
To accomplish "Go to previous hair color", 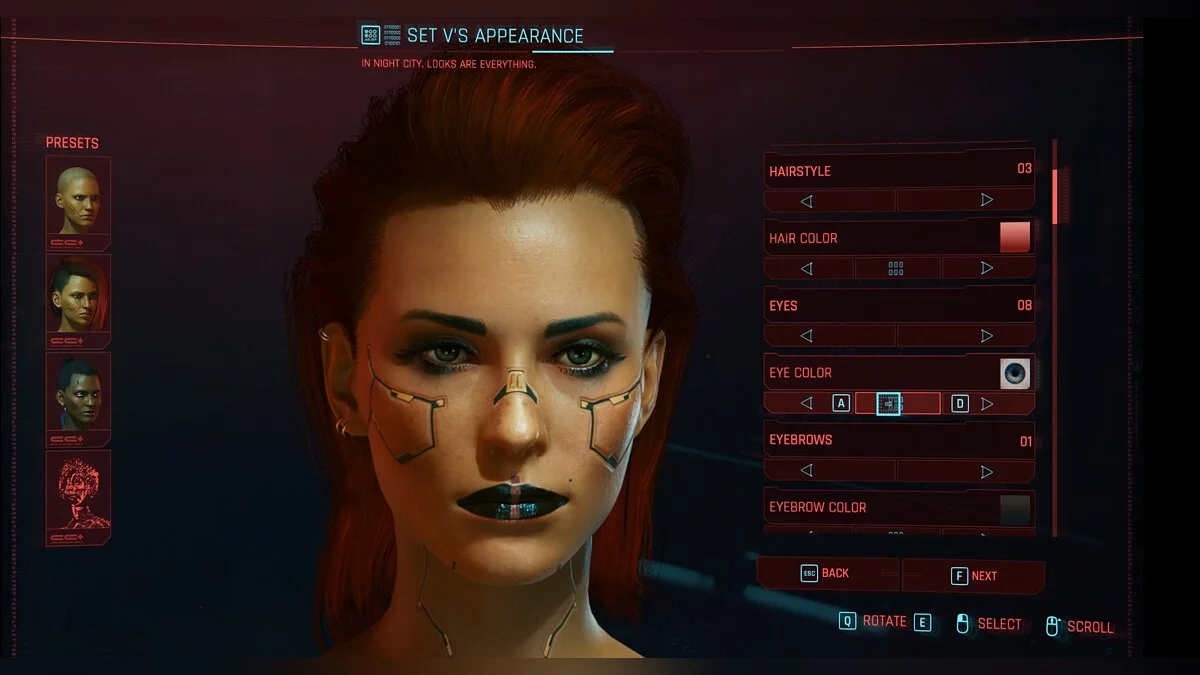I will tap(806, 268).
